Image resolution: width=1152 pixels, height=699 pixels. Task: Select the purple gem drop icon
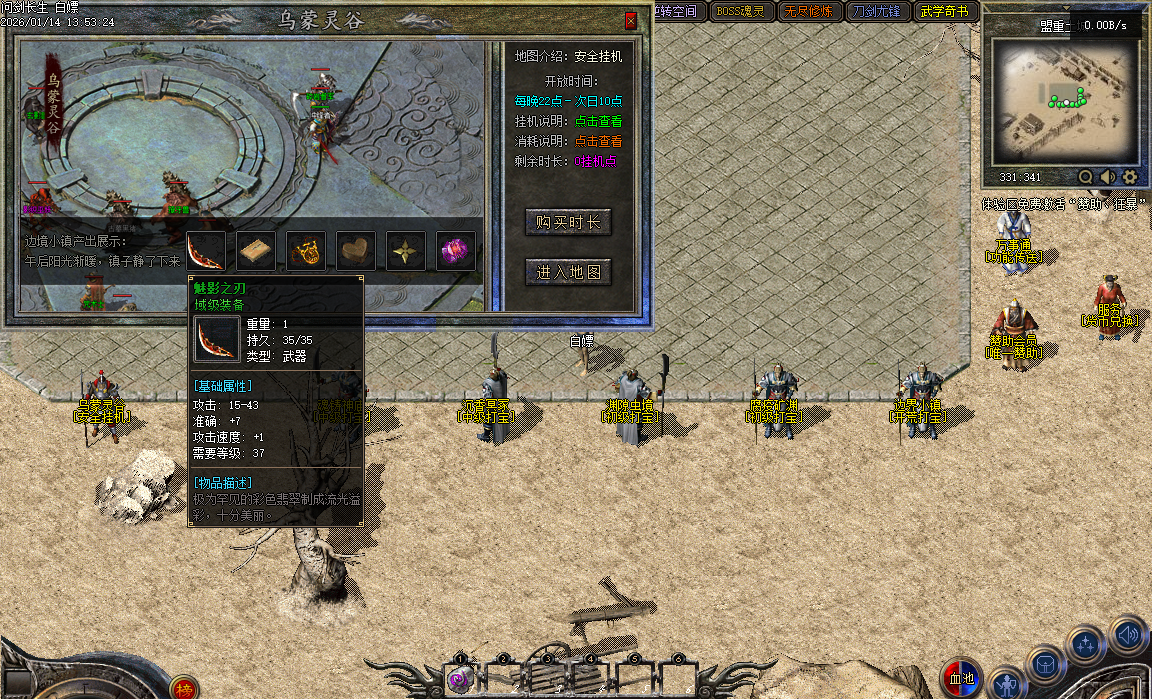pos(456,251)
